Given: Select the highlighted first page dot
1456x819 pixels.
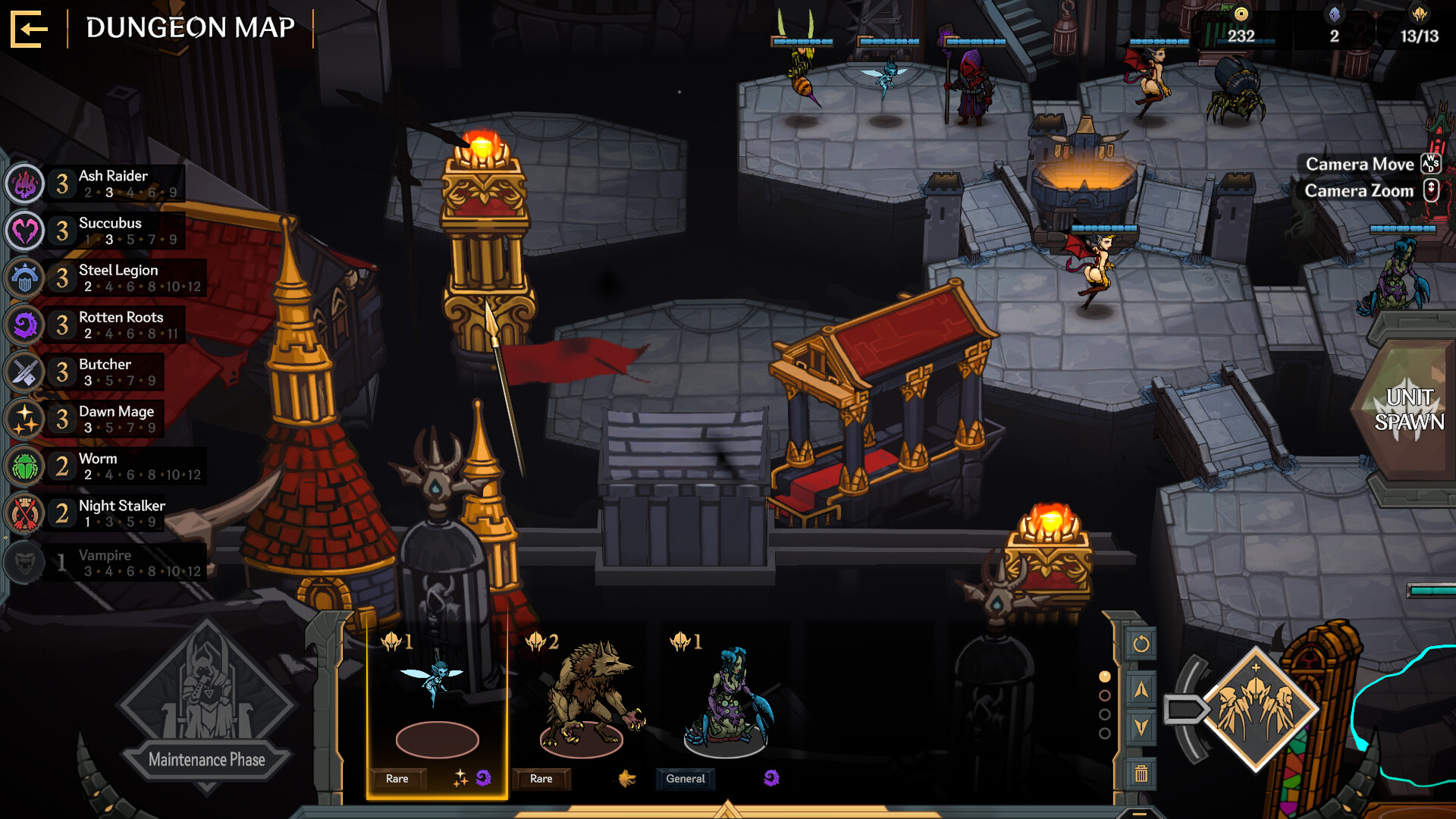Looking at the screenshot, I should coord(1104,676).
